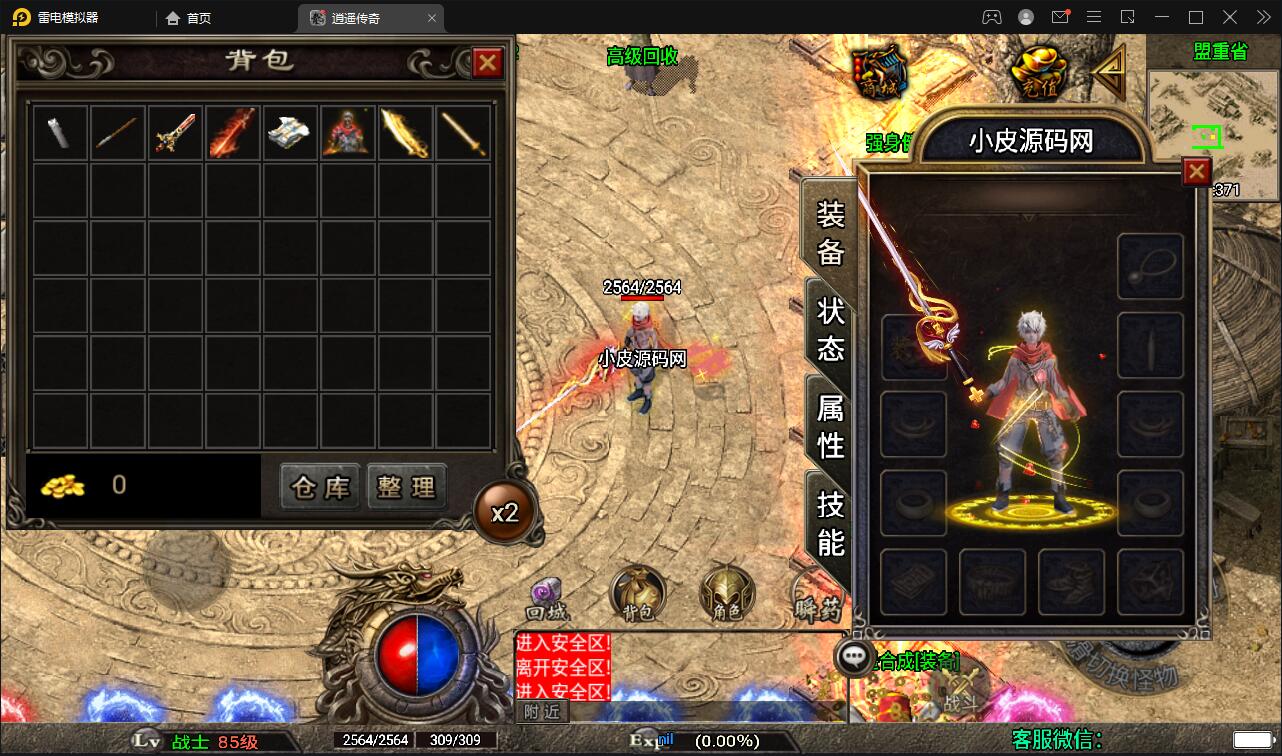Pick the white armor item in the bag

click(291, 133)
